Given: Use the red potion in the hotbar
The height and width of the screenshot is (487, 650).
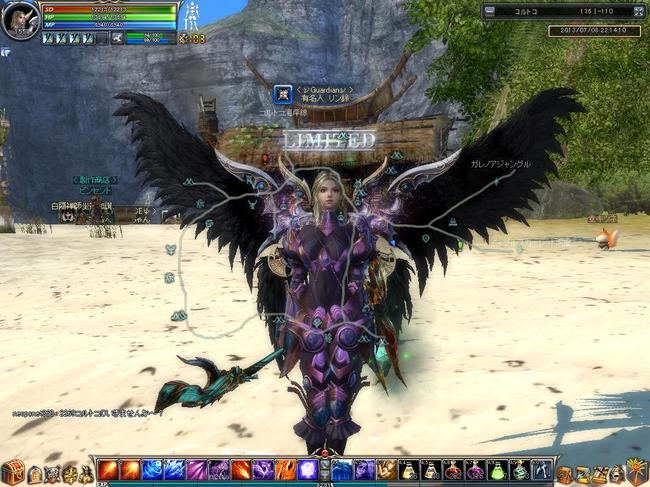Looking at the screenshot, I should tap(453, 470).
